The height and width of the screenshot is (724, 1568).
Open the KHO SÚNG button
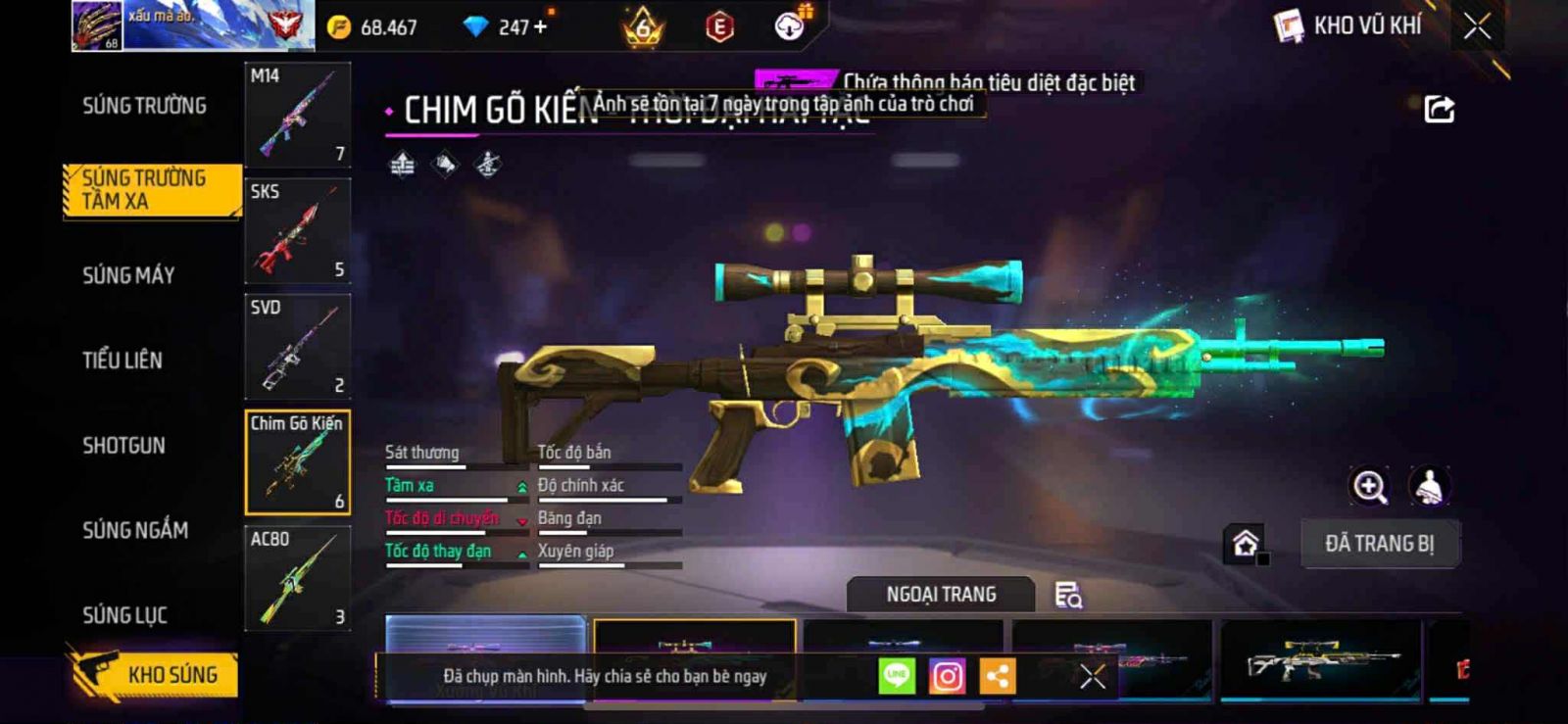coord(155,674)
